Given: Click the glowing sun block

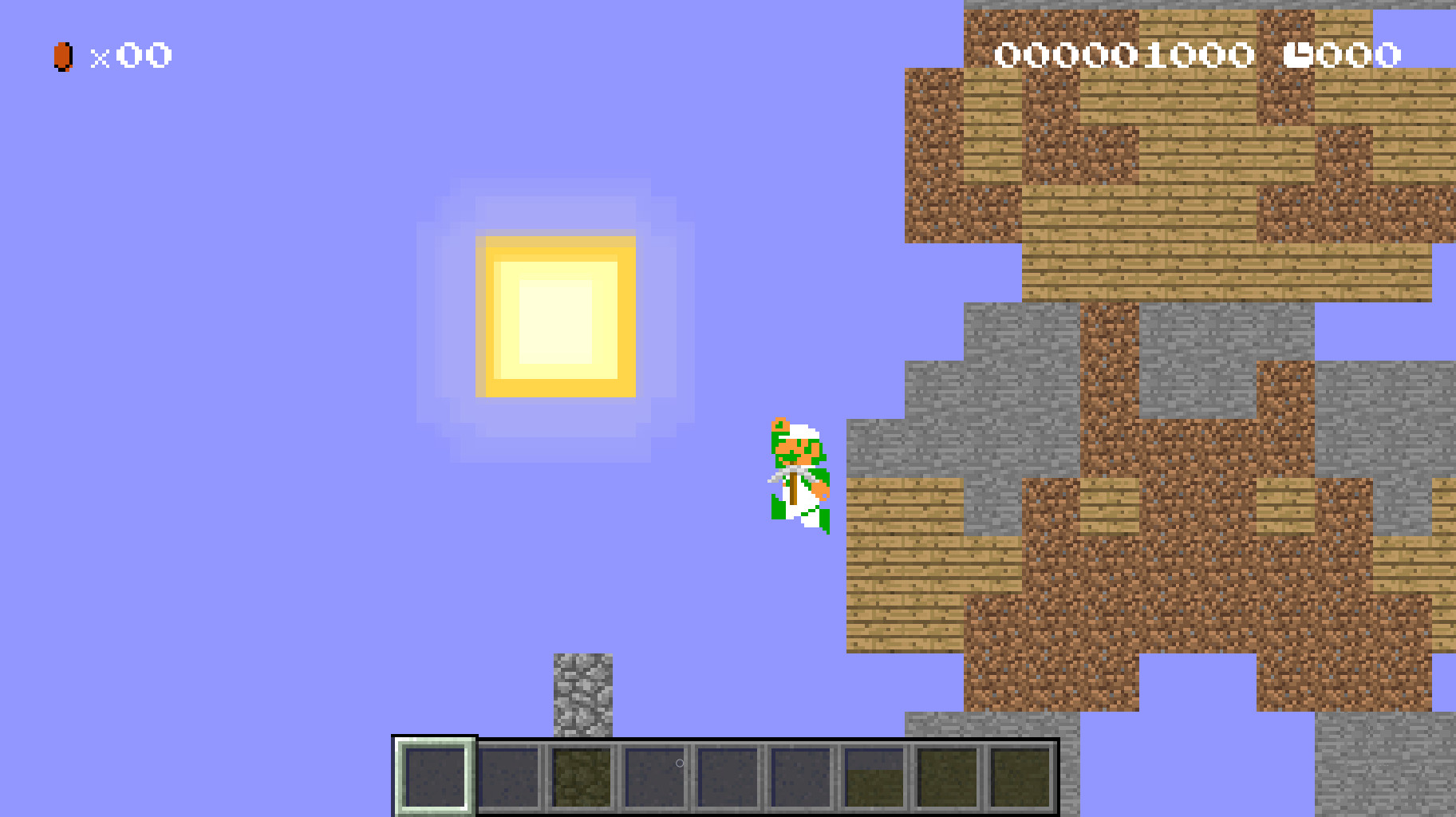Looking at the screenshot, I should (x=554, y=315).
